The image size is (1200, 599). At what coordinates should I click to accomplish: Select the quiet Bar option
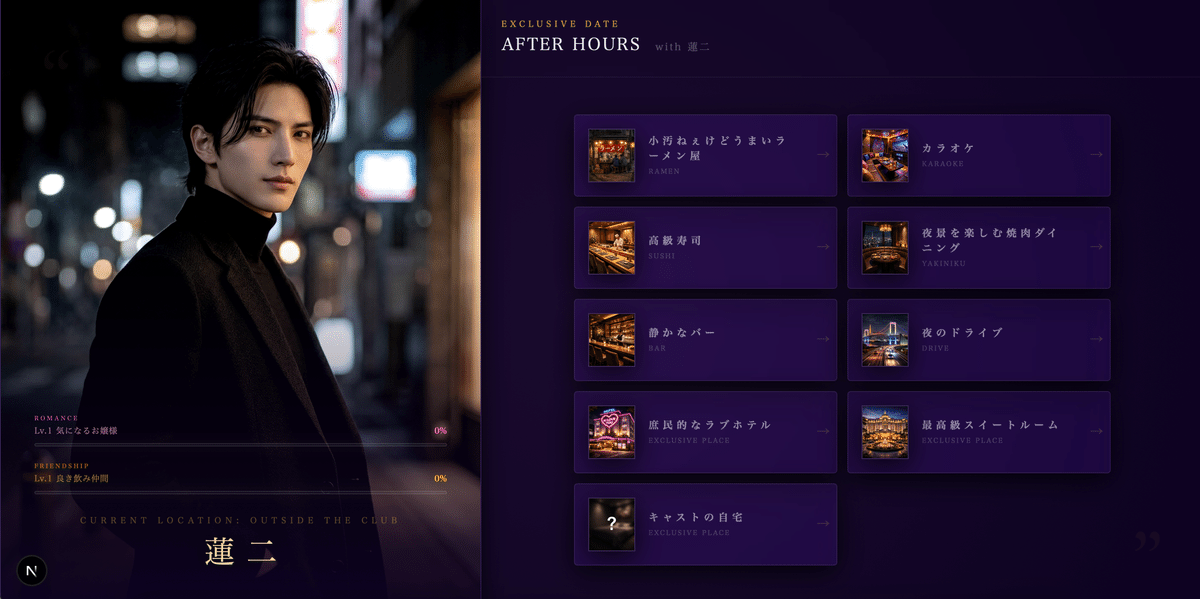tap(705, 339)
